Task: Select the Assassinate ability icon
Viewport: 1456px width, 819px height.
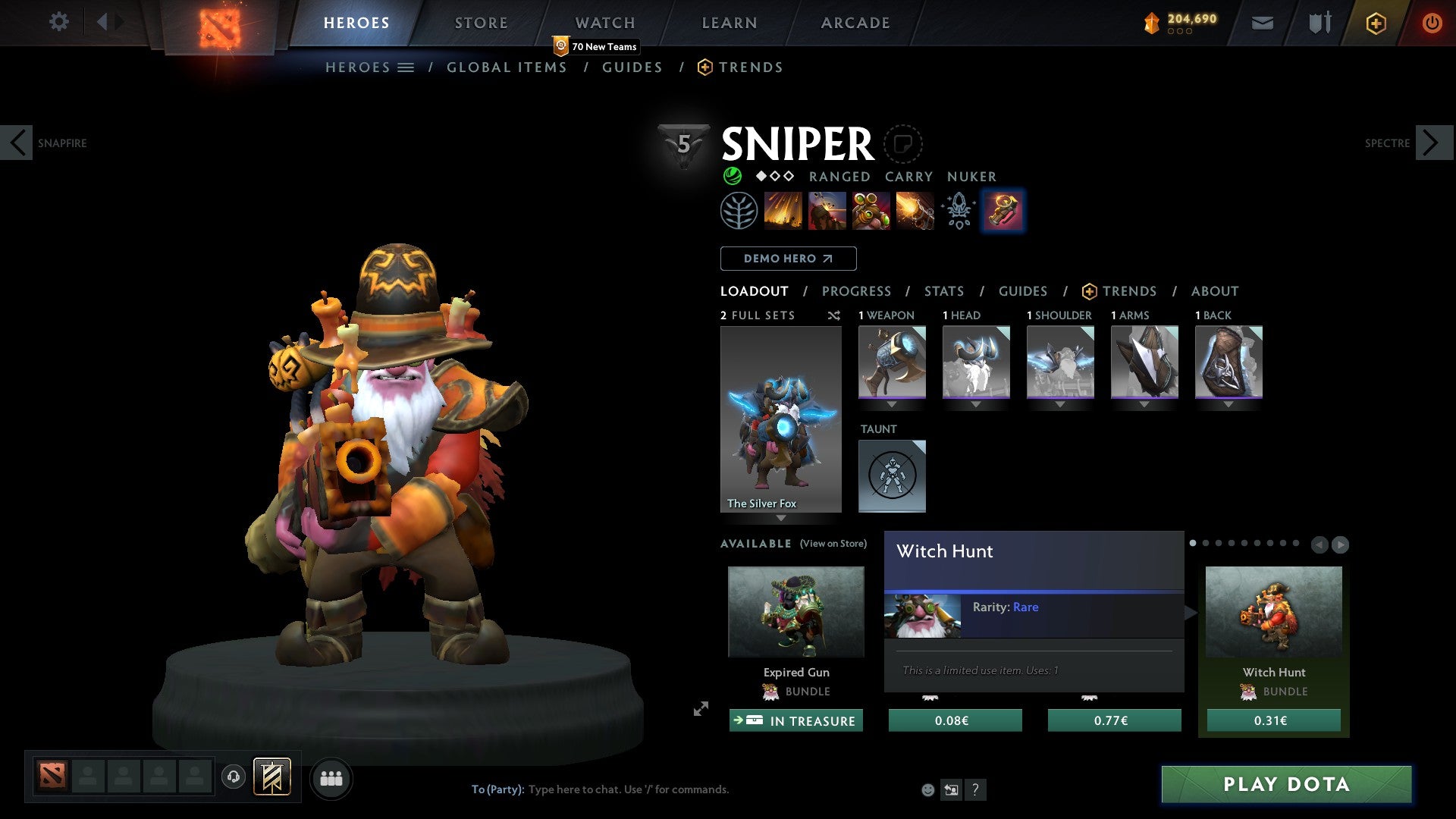Action: pos(915,211)
